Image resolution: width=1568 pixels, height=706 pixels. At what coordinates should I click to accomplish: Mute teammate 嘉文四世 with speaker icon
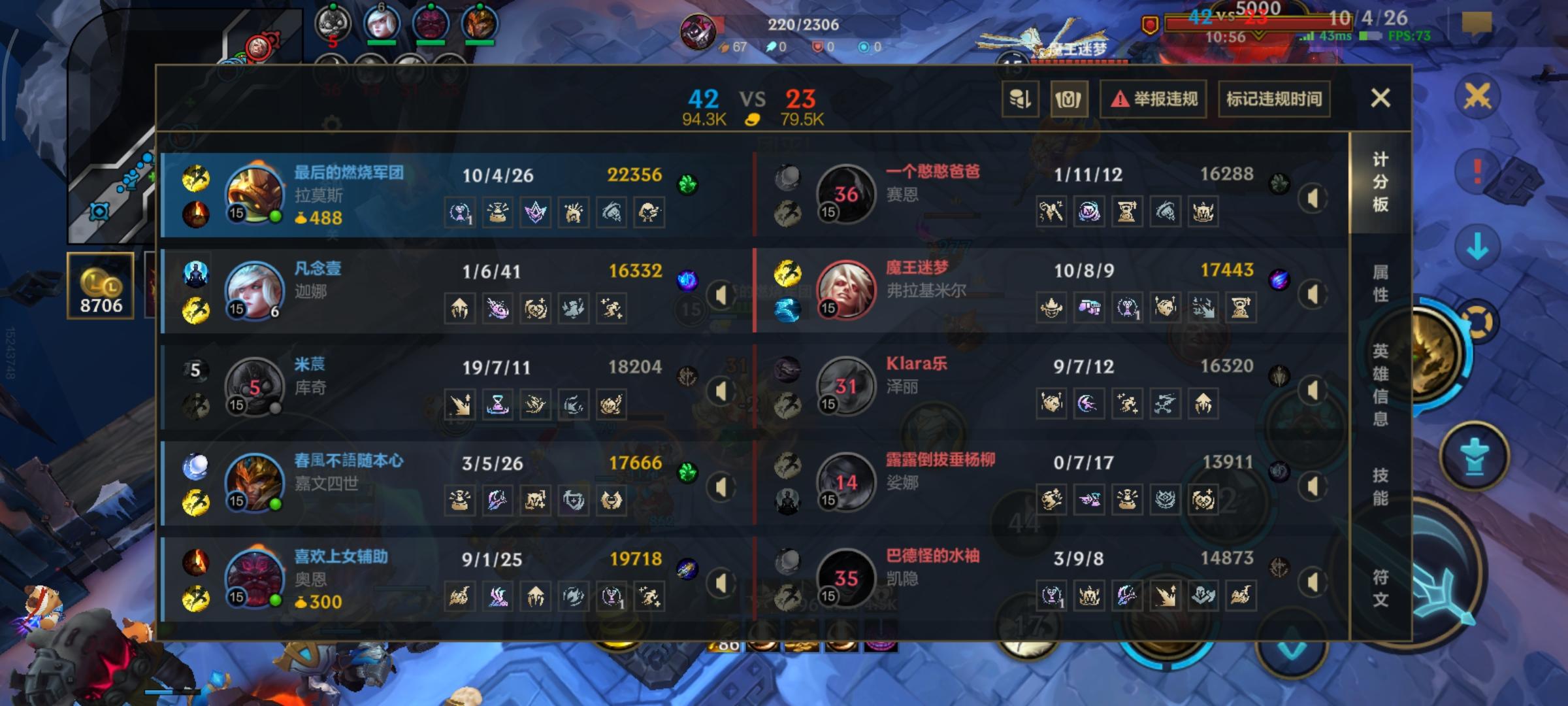(x=721, y=486)
